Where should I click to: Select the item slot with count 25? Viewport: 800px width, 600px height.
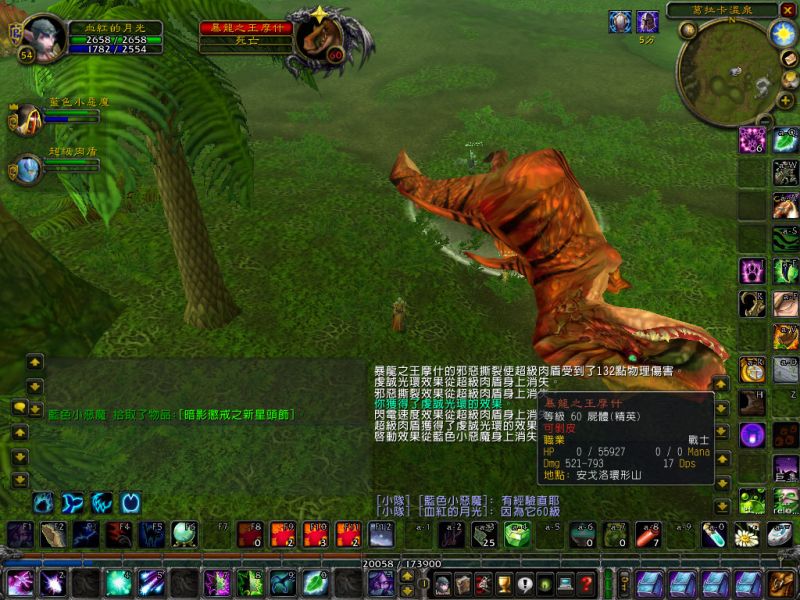coord(484,535)
